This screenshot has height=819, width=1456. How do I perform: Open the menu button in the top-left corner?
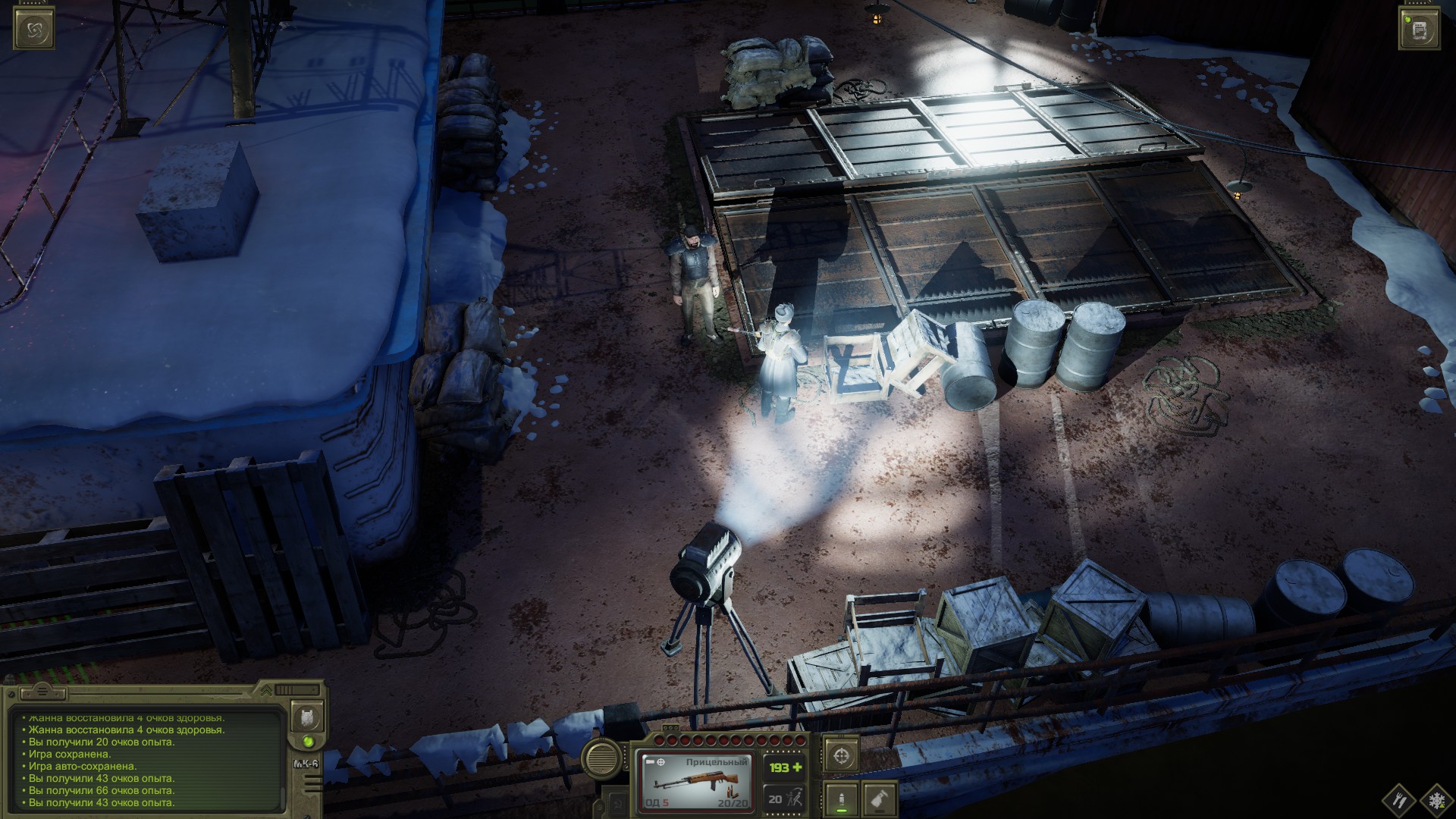point(34,30)
